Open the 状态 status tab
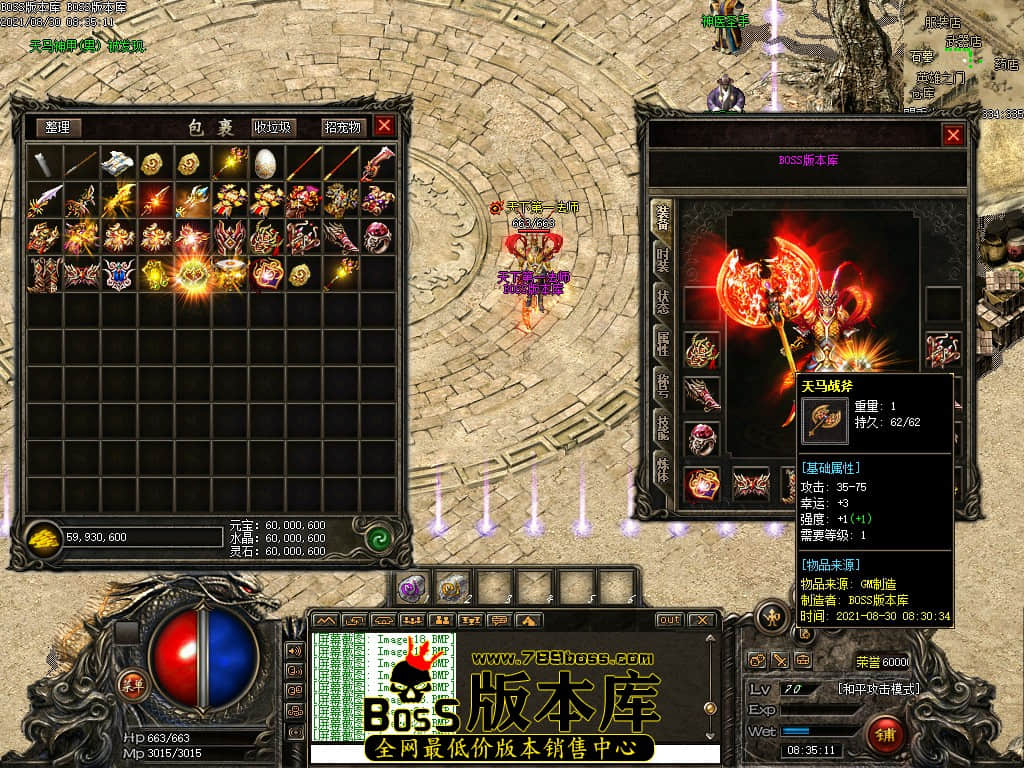Viewport: 1024px width, 768px height. (x=662, y=300)
